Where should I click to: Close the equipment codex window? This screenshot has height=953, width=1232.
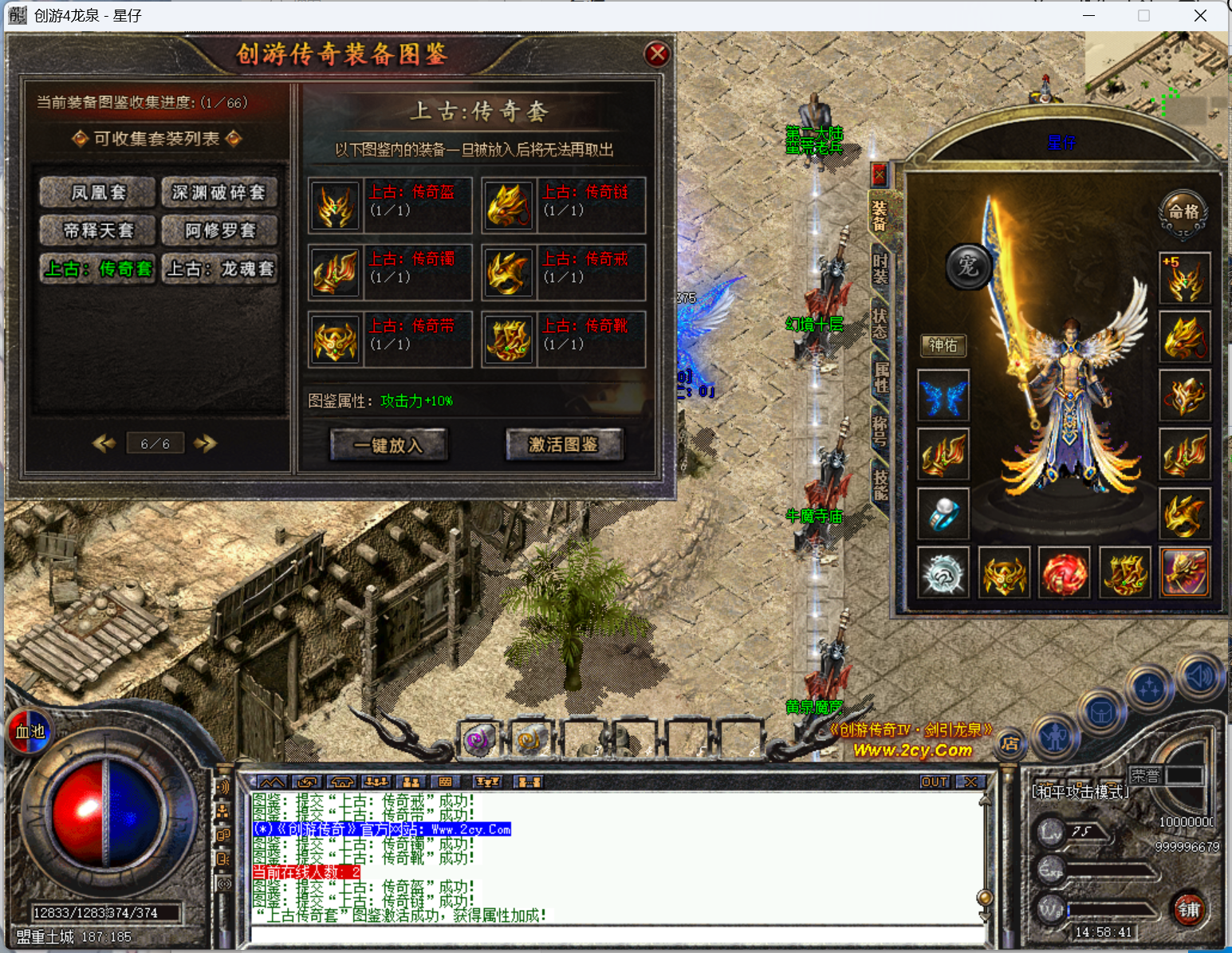click(656, 54)
